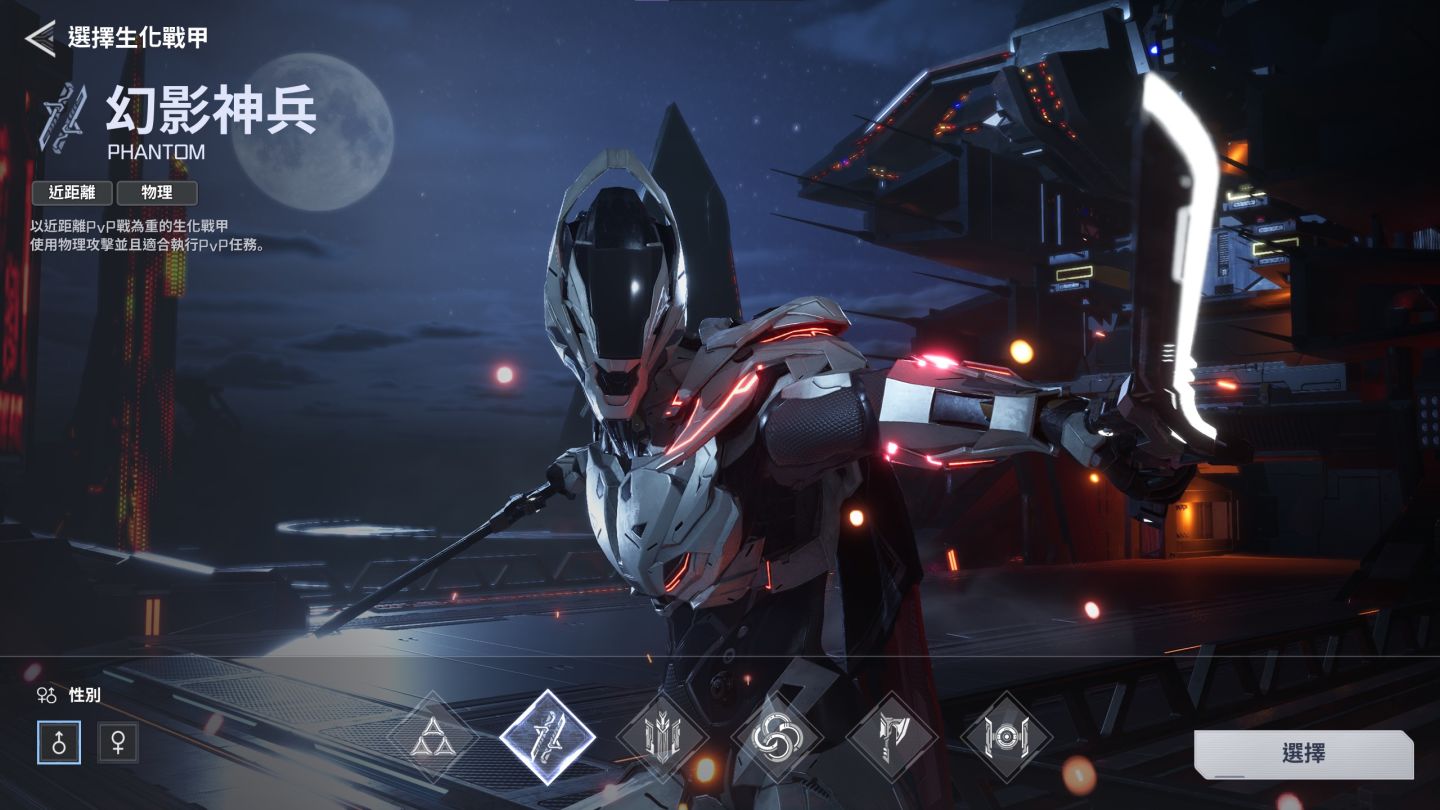
Task: Confirm with the 選擇 button
Action: (1303, 753)
